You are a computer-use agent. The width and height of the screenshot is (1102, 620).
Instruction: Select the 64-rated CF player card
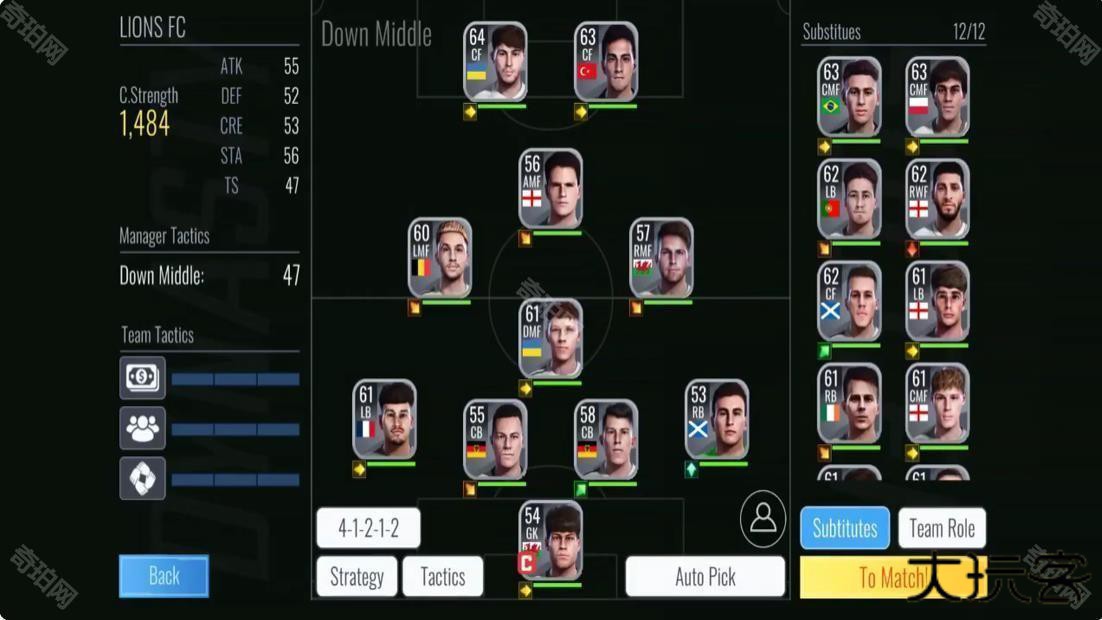[495, 62]
